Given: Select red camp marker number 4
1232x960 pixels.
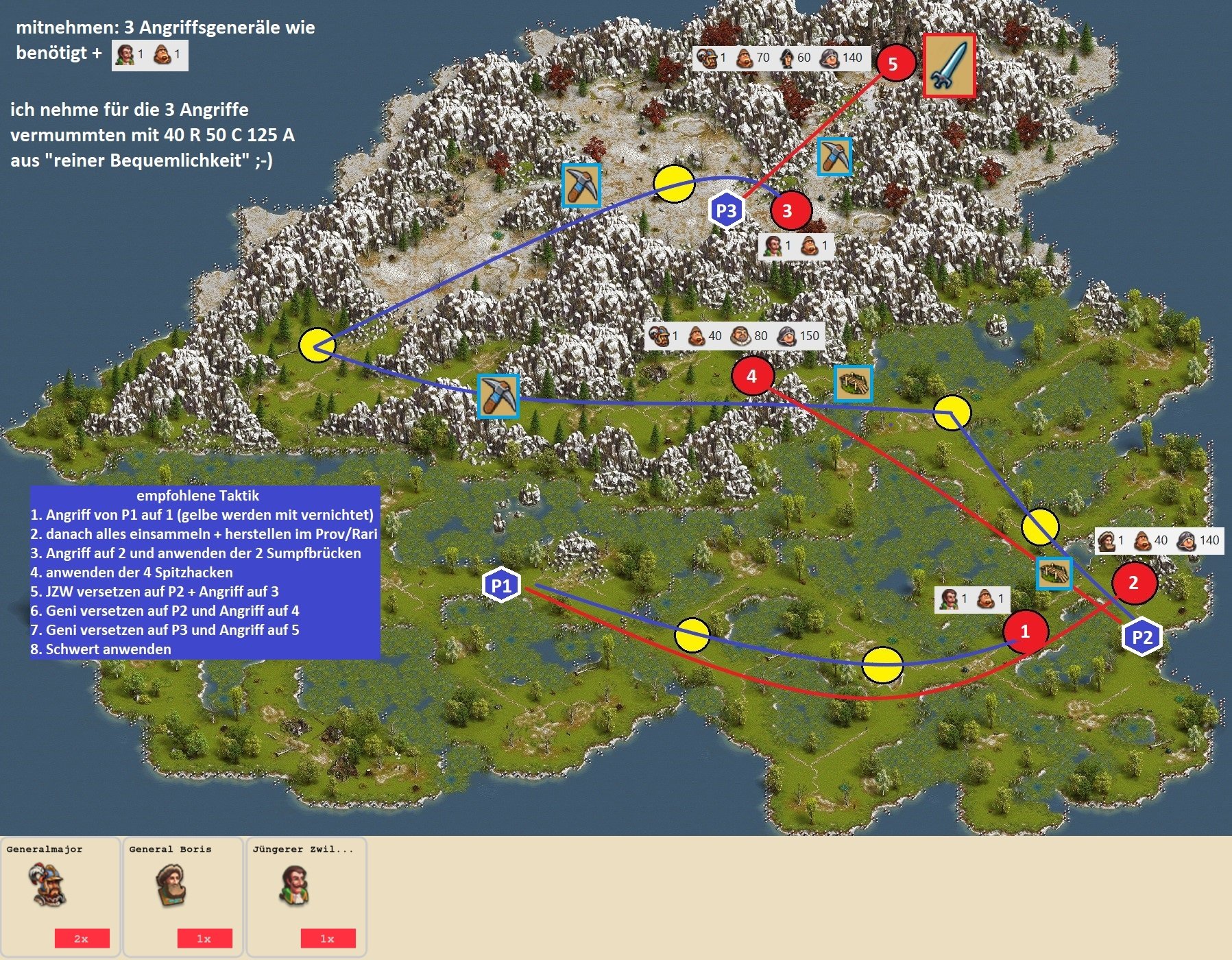Looking at the screenshot, I should pyautogui.click(x=752, y=375).
